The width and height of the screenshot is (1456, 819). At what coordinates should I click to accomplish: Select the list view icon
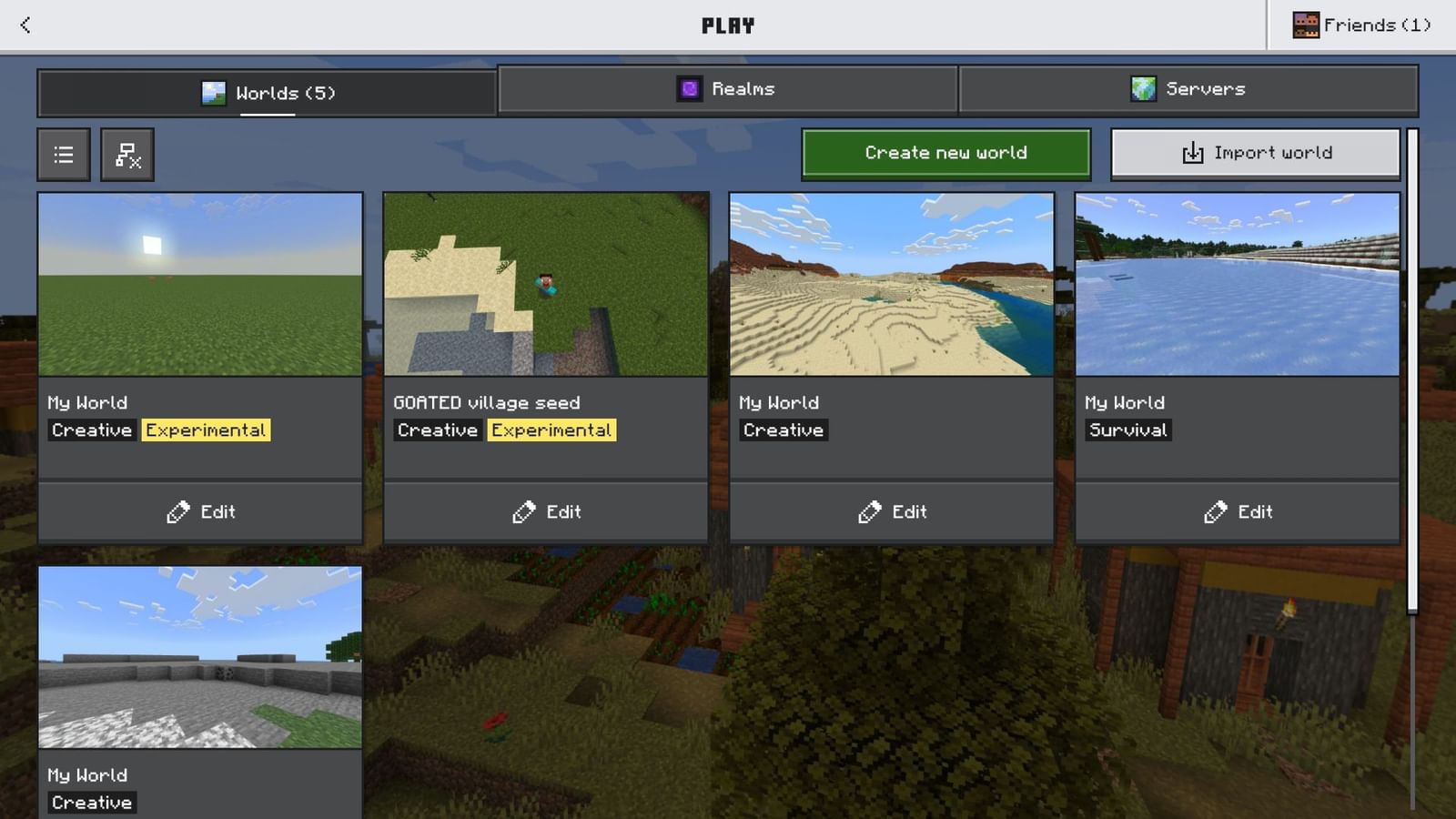63,154
